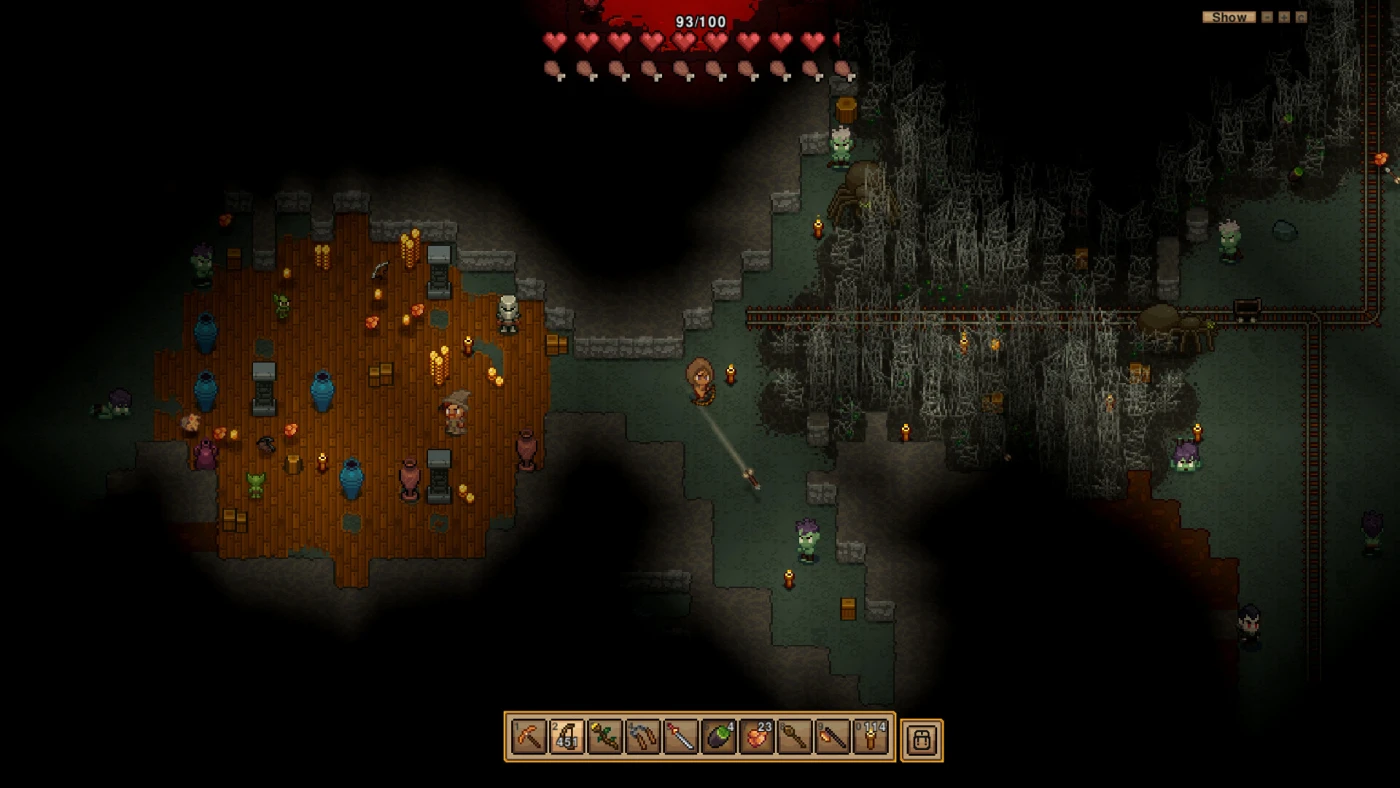
Task: Zoom out the minimap with minus button
Action: coord(1267,17)
